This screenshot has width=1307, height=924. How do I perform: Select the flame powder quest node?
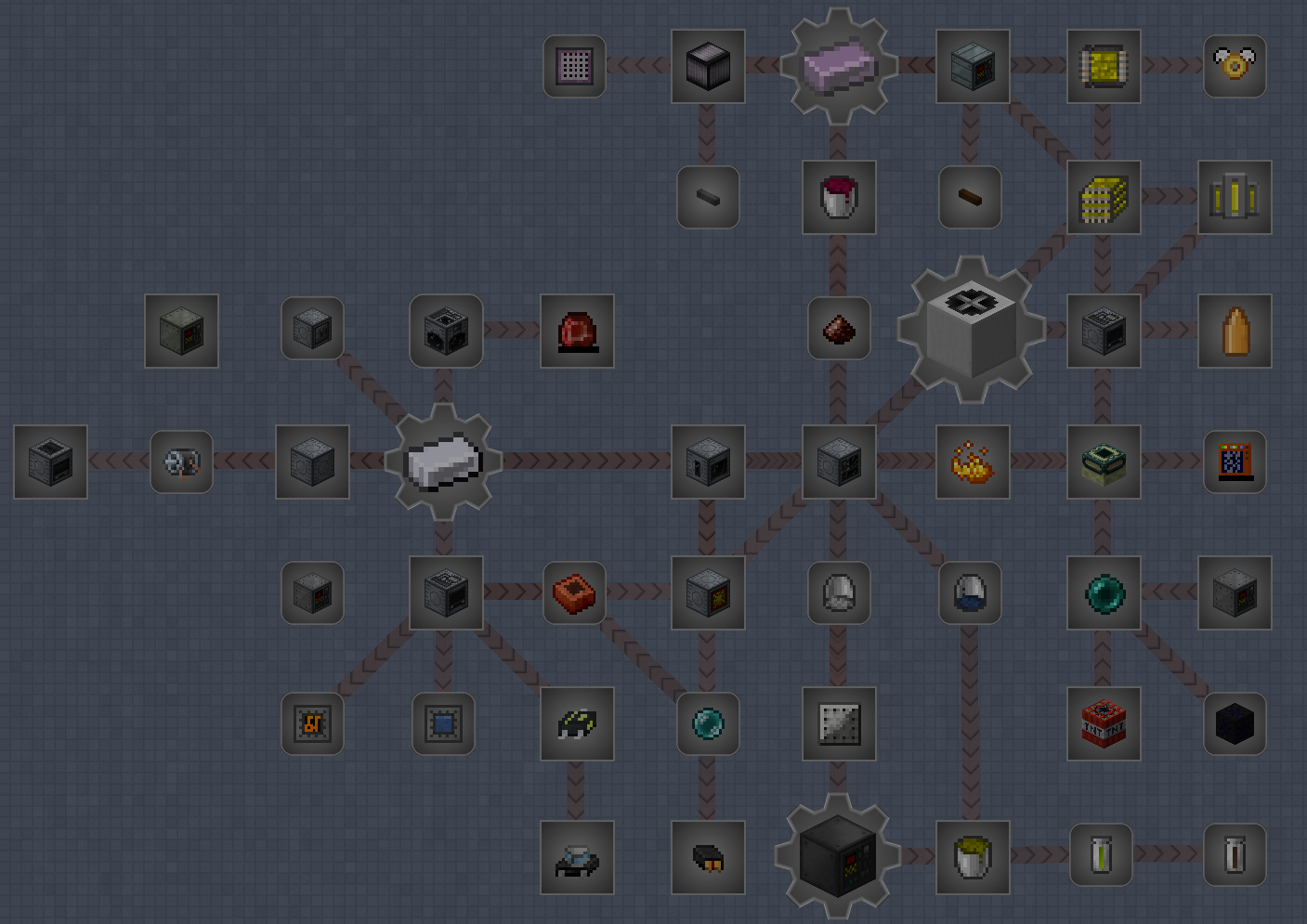(x=972, y=462)
